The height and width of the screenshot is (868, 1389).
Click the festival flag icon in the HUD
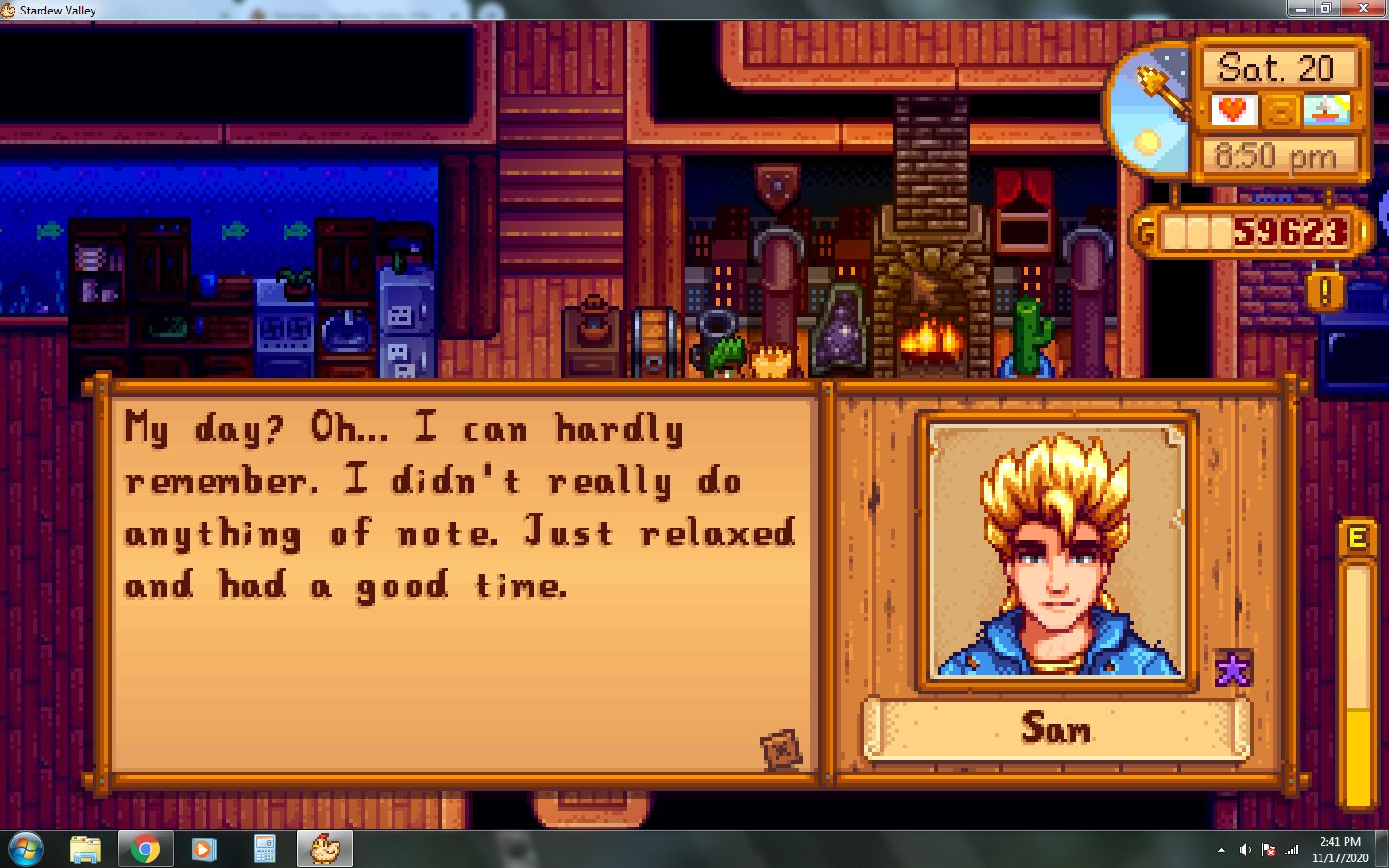[x=1327, y=110]
